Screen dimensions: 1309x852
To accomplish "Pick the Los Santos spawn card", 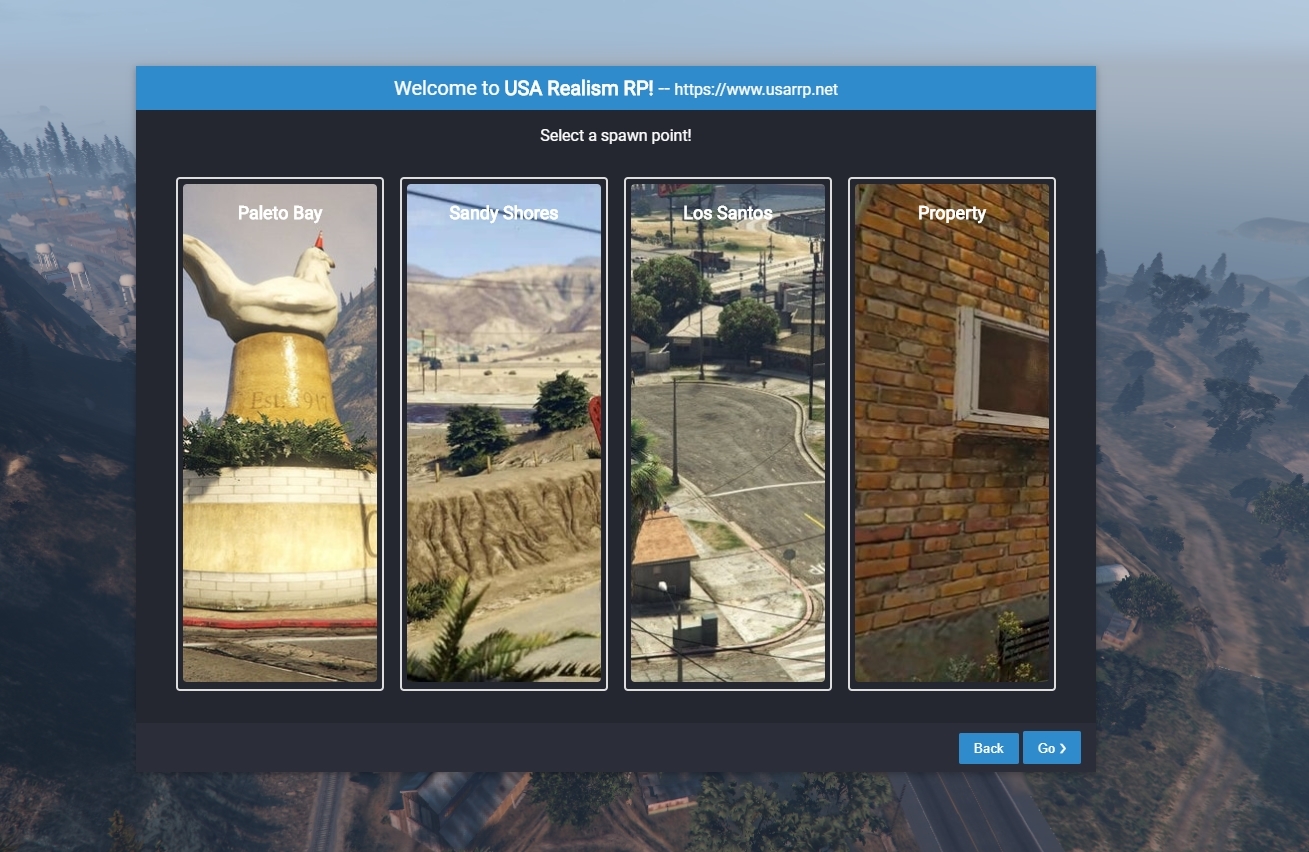I will pyautogui.click(x=728, y=433).
